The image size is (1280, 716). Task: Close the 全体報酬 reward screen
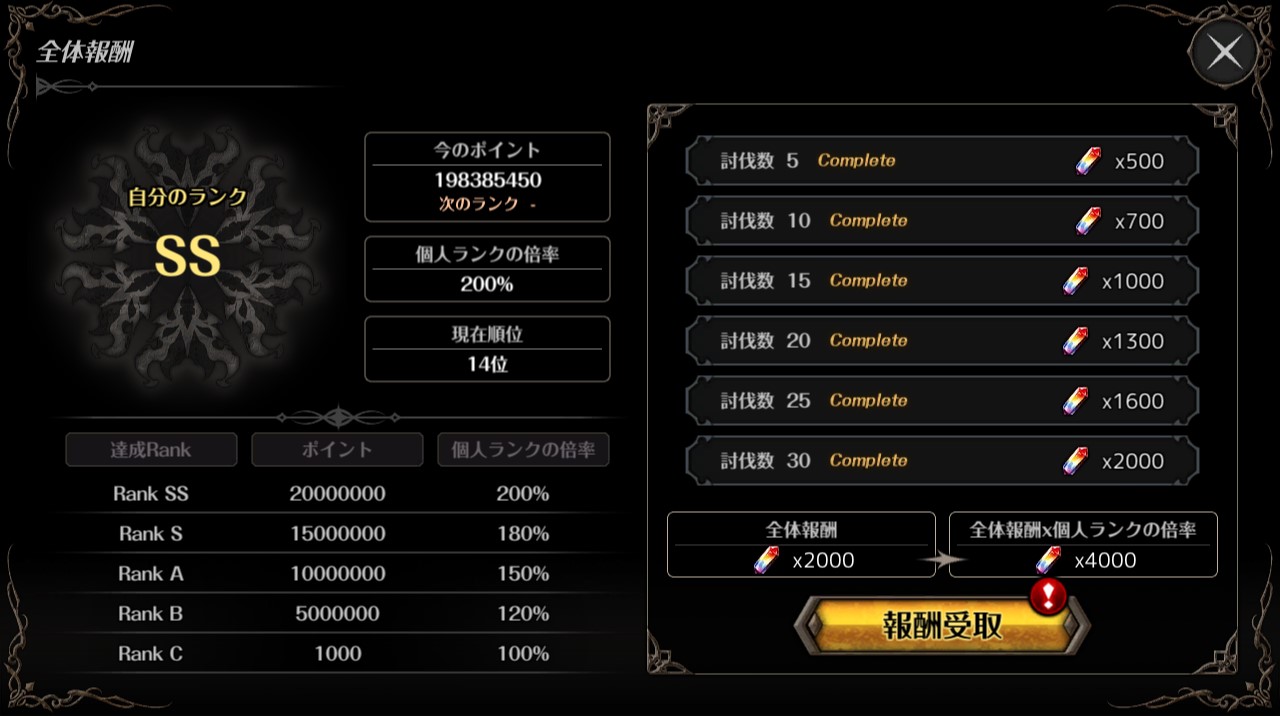click(1224, 53)
